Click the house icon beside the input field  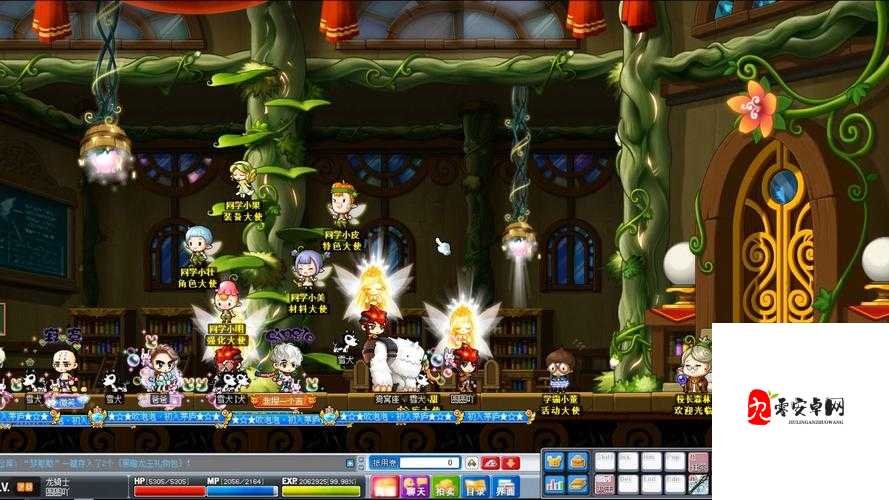click(471, 463)
